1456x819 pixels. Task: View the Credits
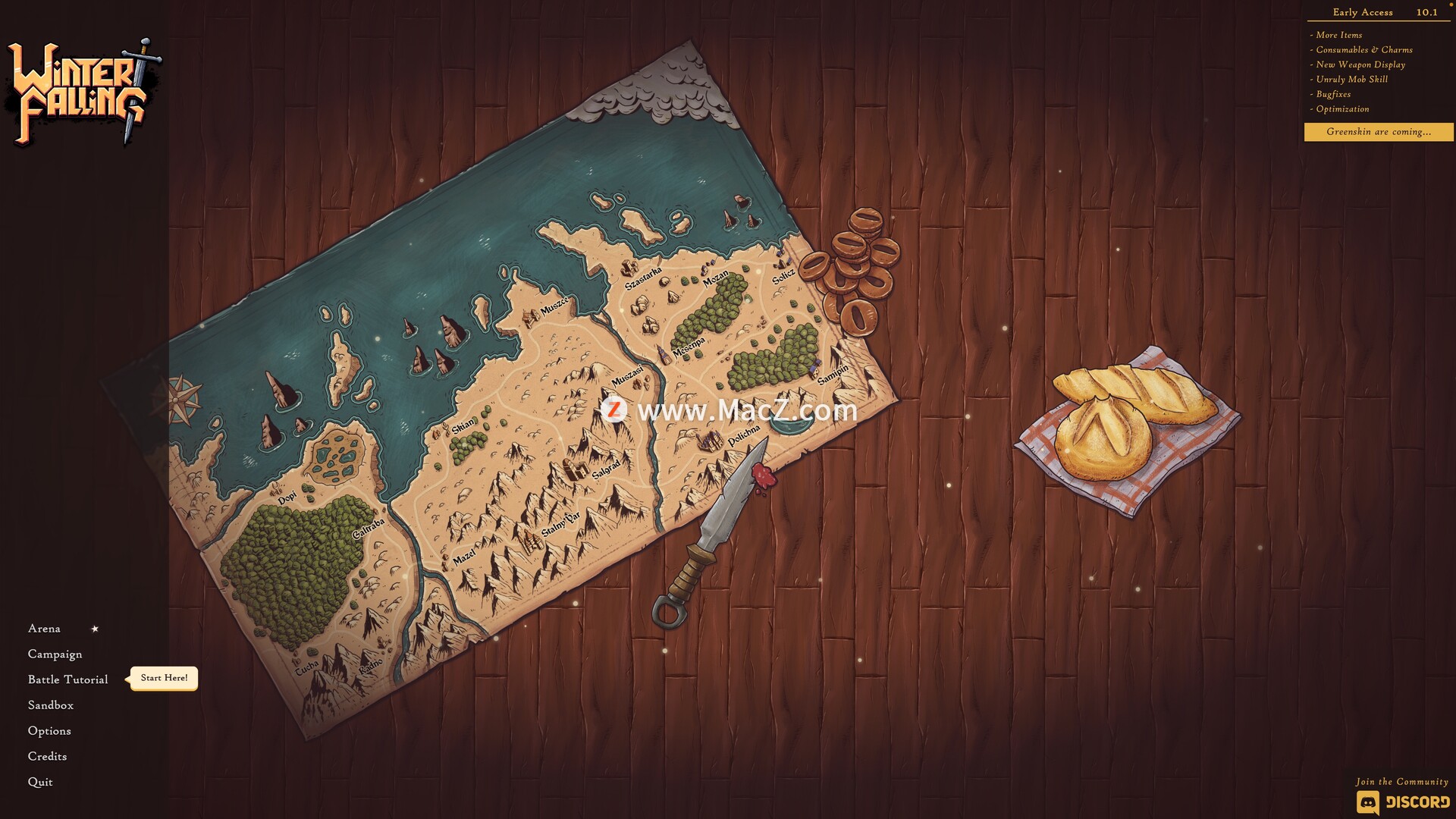click(47, 757)
